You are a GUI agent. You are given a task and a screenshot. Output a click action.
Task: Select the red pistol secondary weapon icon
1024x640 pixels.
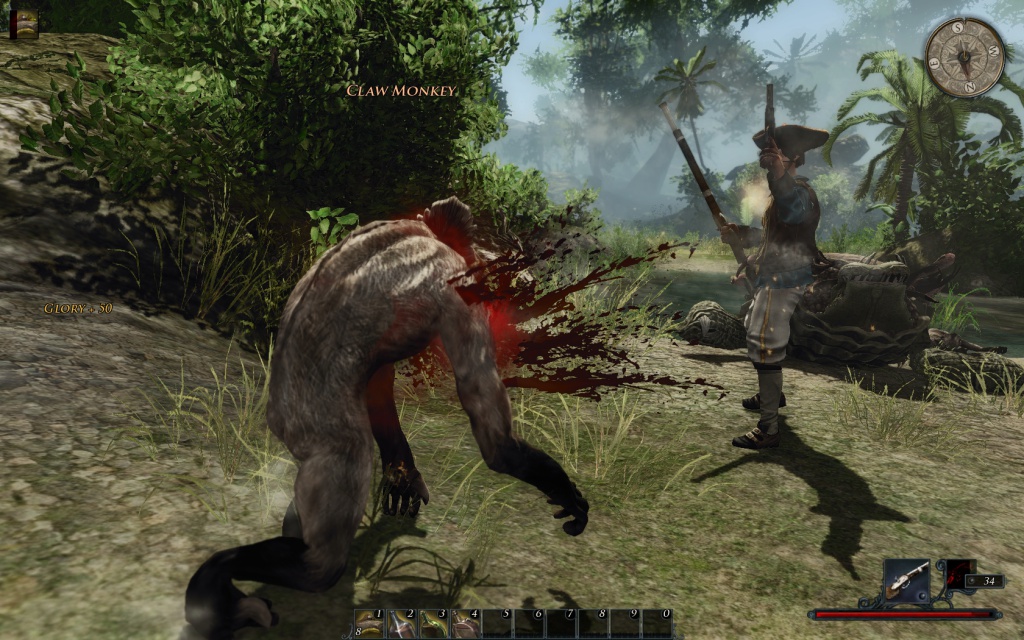[x=959, y=572]
